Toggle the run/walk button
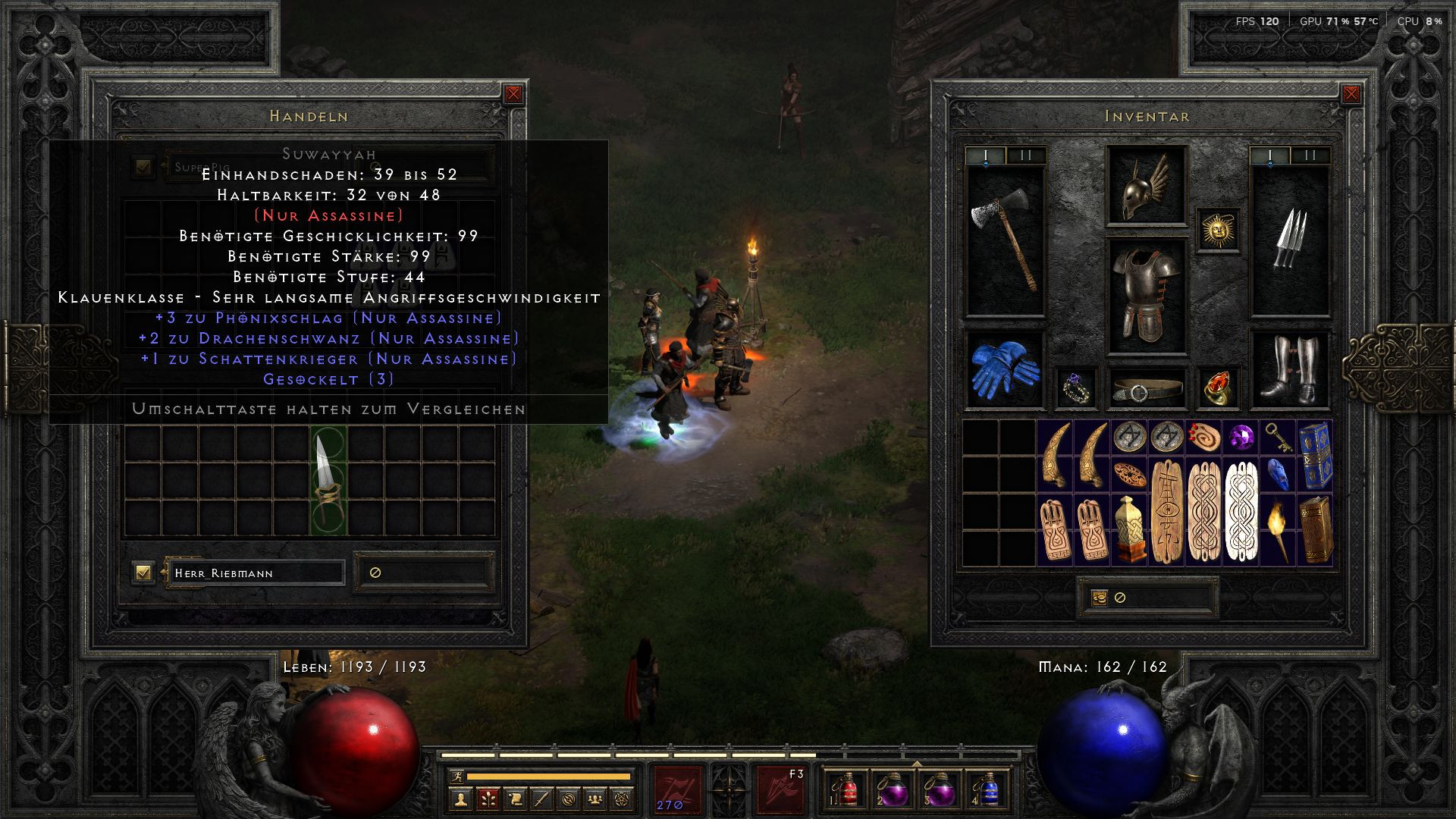Viewport: 1456px width, 819px height. click(x=456, y=776)
